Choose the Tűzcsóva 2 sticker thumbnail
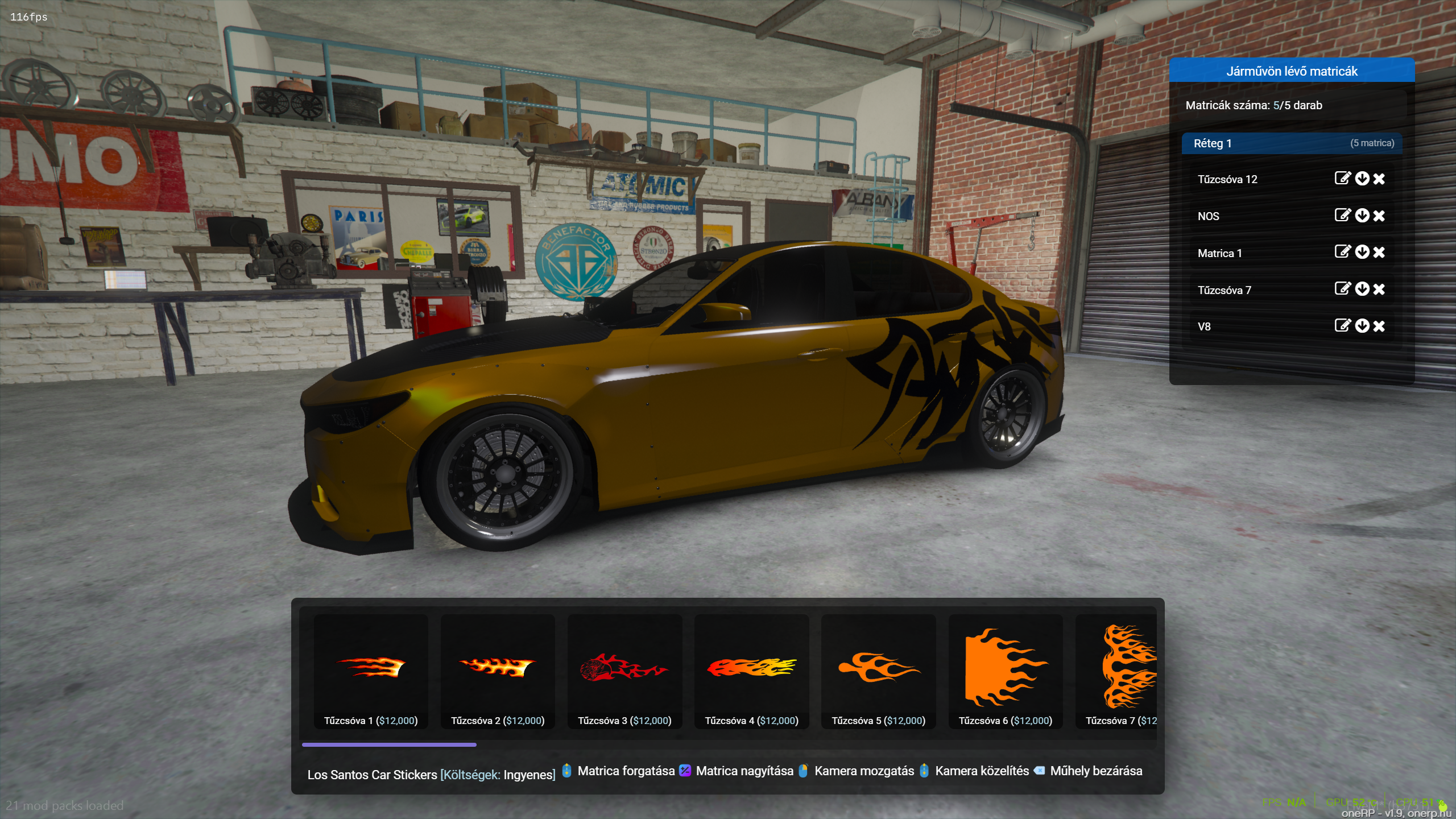Image resolution: width=1456 pixels, height=819 pixels. (497, 670)
